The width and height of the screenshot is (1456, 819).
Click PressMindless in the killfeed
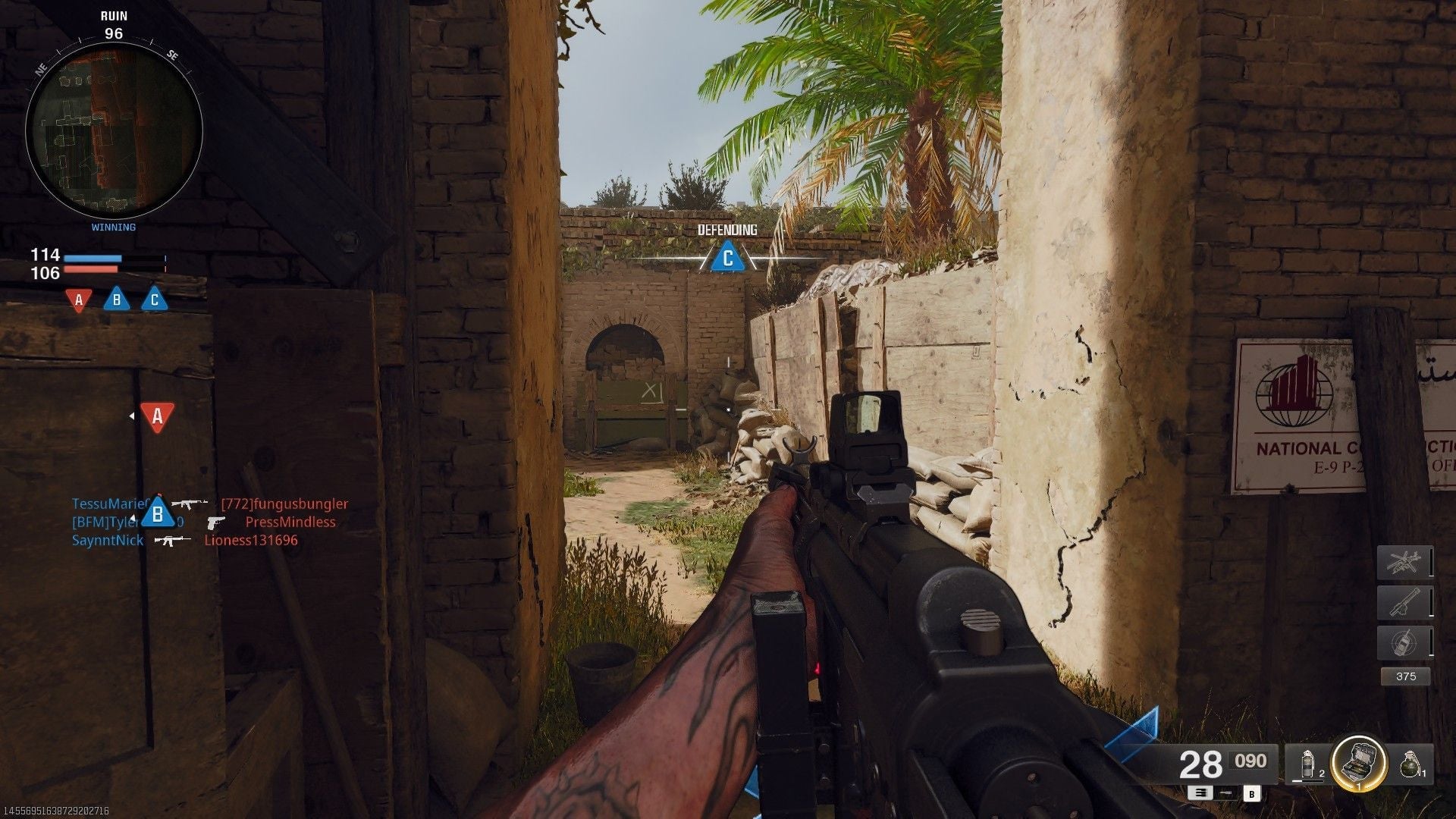click(x=291, y=522)
